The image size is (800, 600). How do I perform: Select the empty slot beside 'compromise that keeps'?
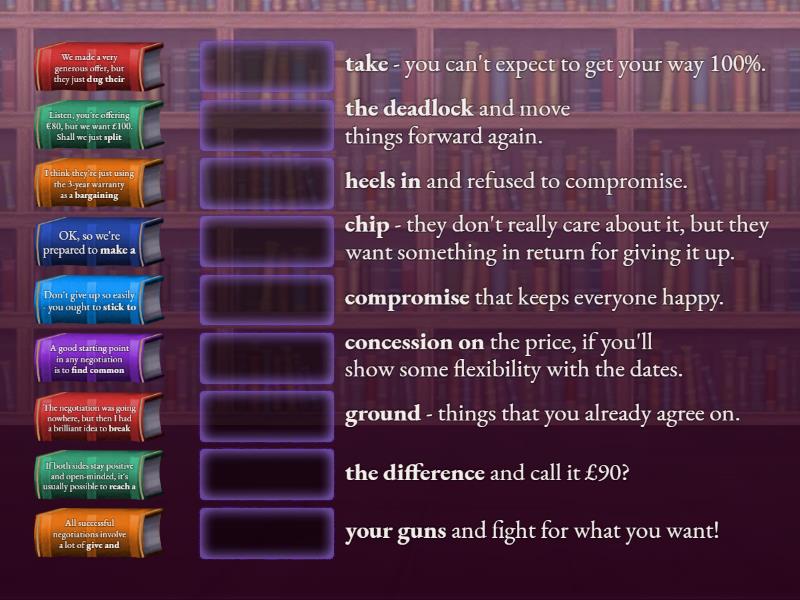click(x=267, y=299)
